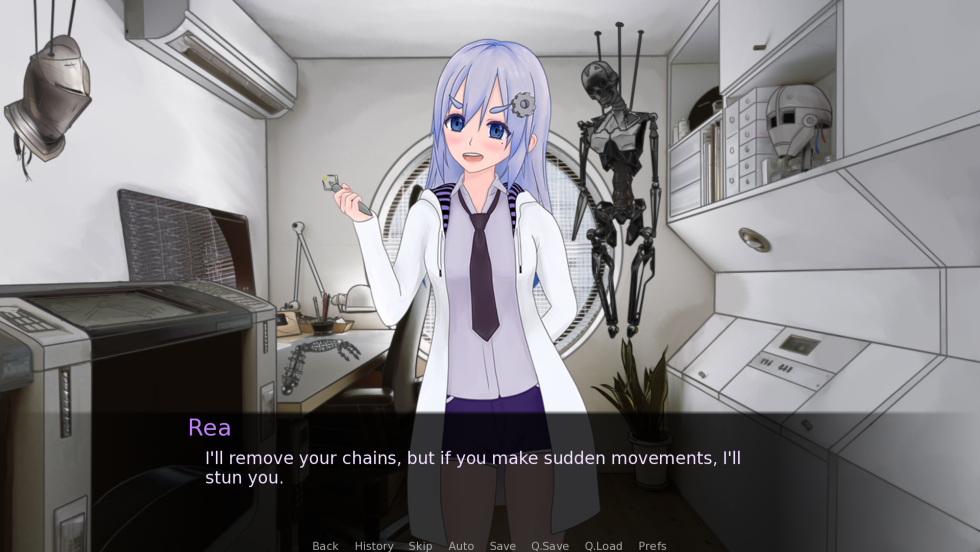Viewport: 980px width, 552px height.
Task: Toggle Auto-advance dialogue
Action: pyautogui.click(x=461, y=546)
